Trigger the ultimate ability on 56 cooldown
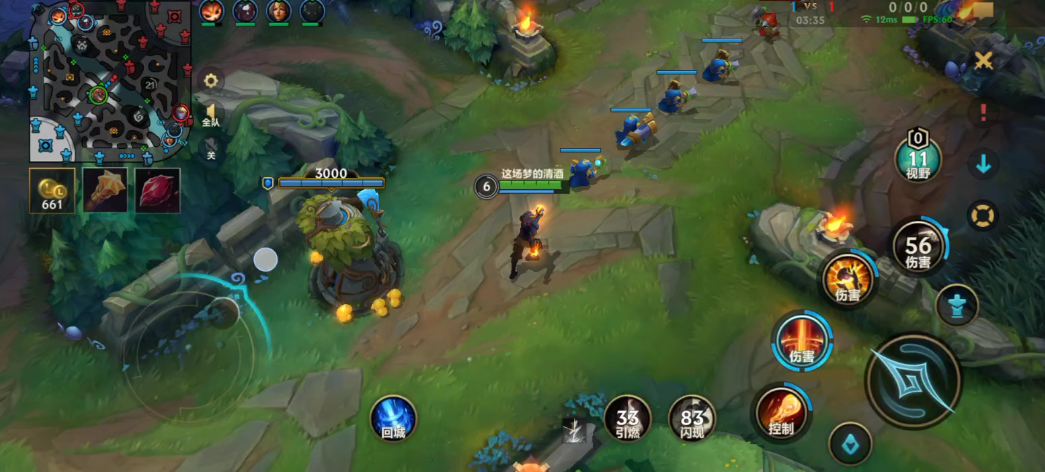Image resolution: width=1045 pixels, height=472 pixels. click(x=918, y=245)
